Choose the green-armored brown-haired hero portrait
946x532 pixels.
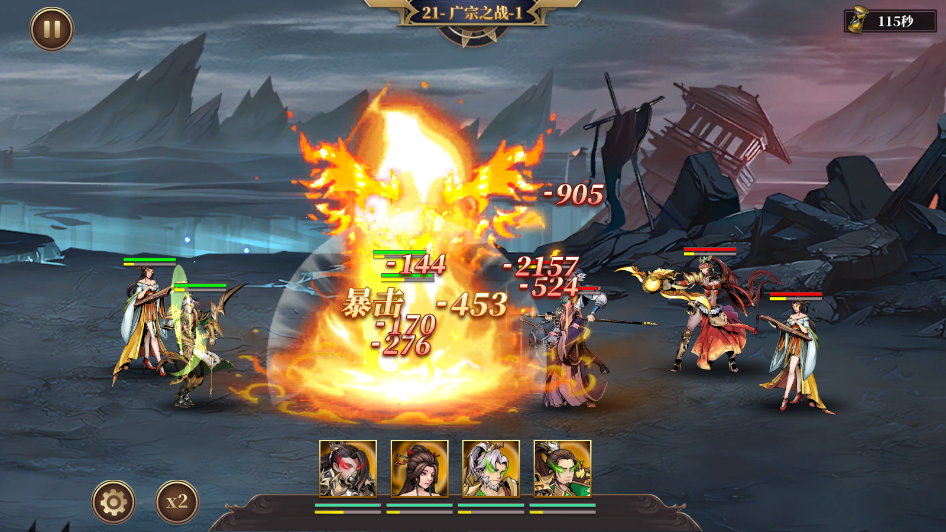(x=562, y=468)
